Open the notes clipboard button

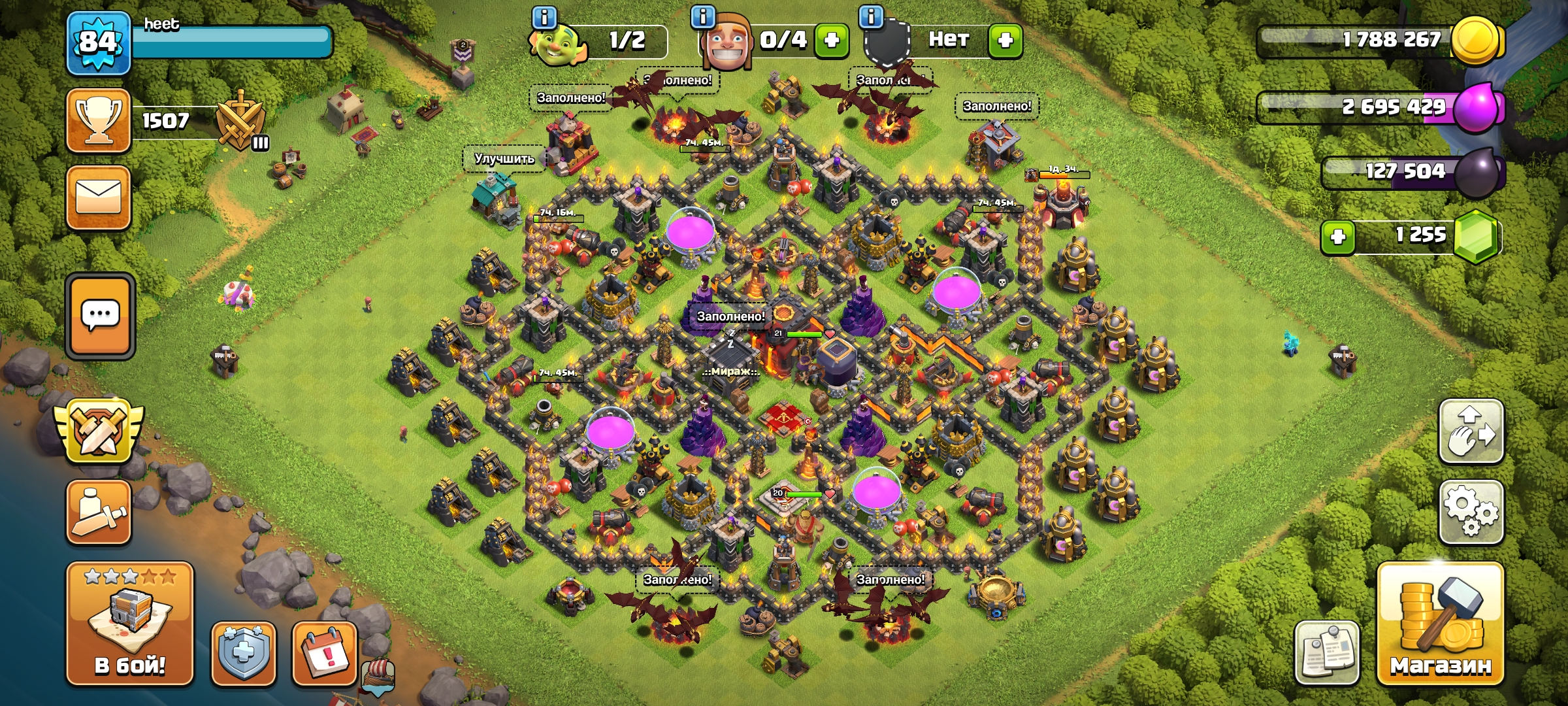[x=1327, y=652]
